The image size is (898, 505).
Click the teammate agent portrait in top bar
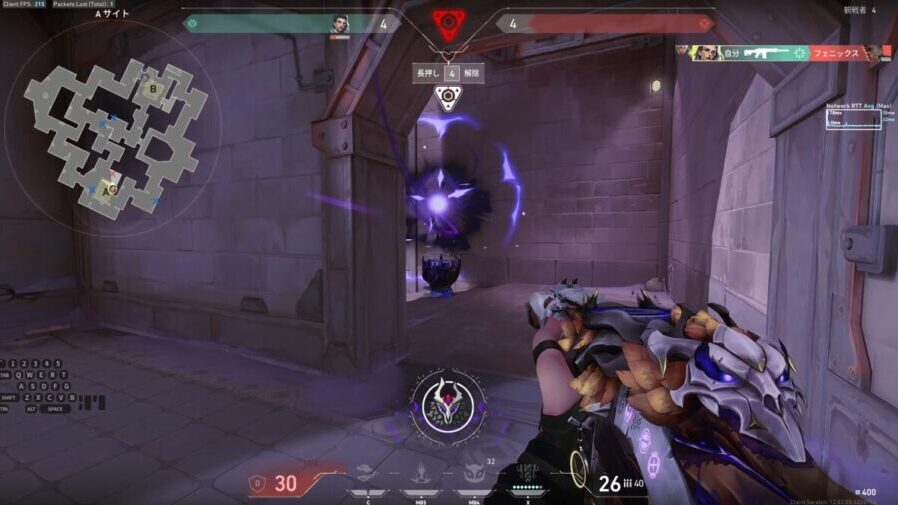[x=339, y=24]
